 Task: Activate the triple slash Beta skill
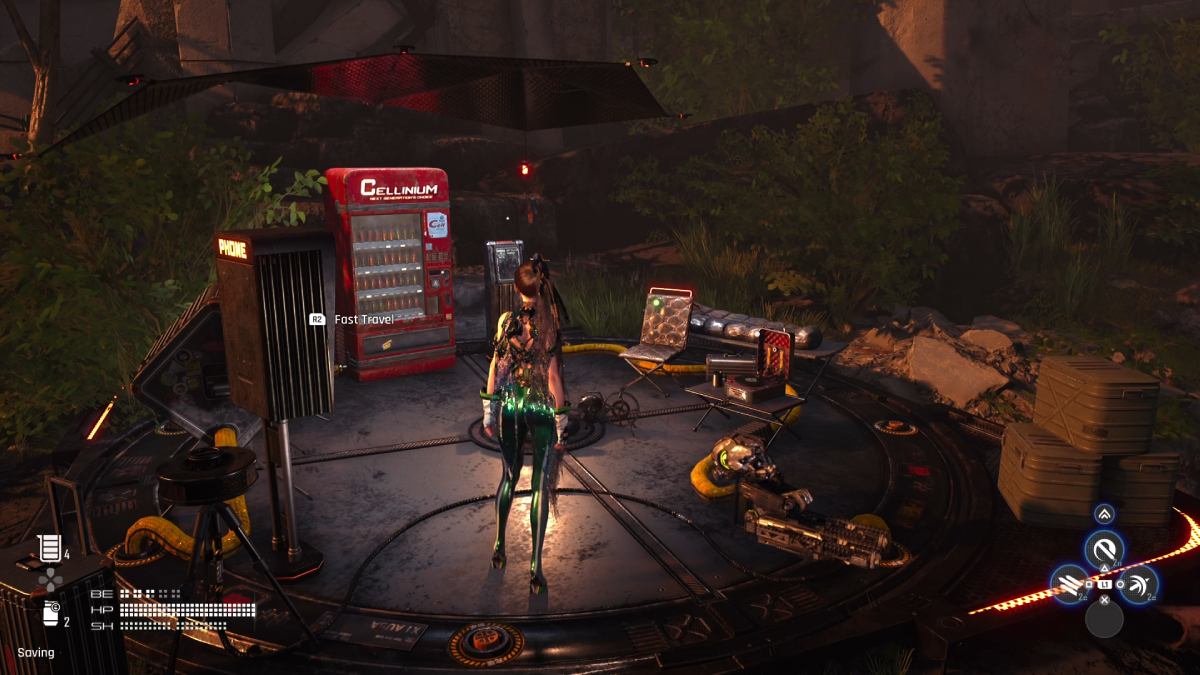(x=1069, y=584)
